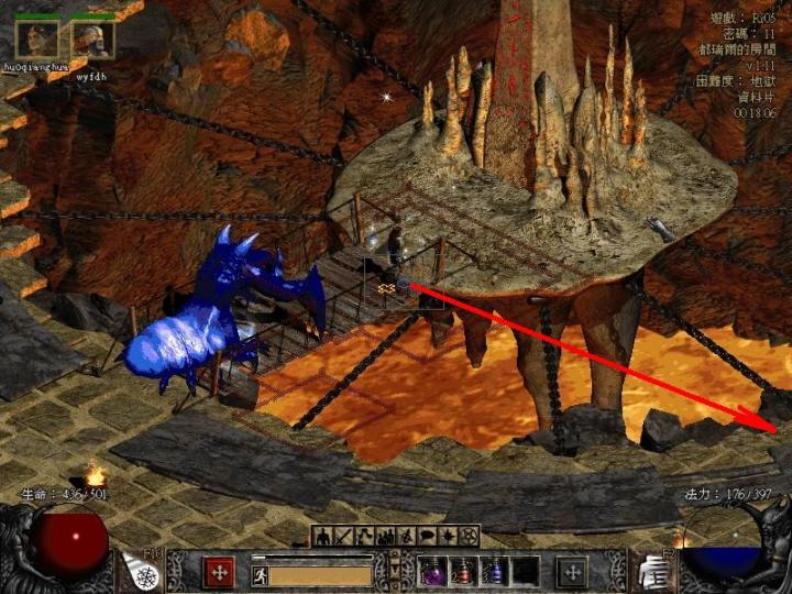Use the blue mana potion in the belt
Image resolution: width=792 pixels, height=594 pixels.
point(494,572)
